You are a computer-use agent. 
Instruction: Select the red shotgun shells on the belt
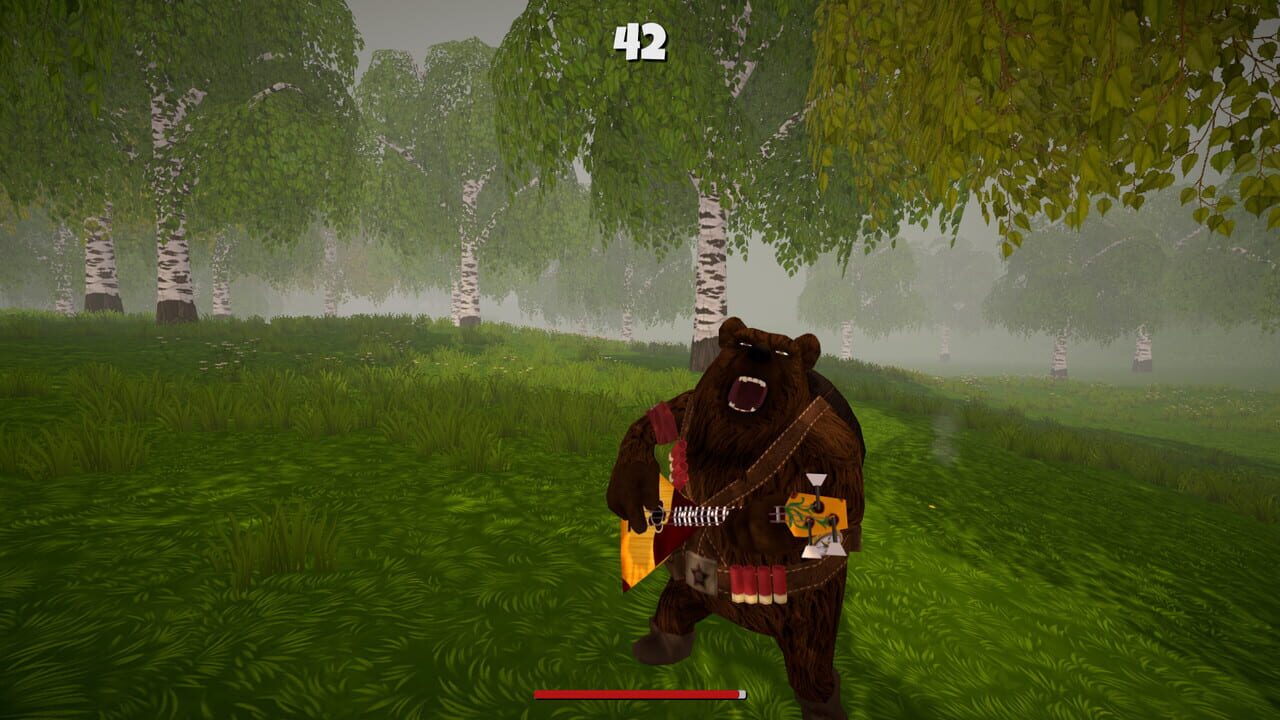point(757,583)
